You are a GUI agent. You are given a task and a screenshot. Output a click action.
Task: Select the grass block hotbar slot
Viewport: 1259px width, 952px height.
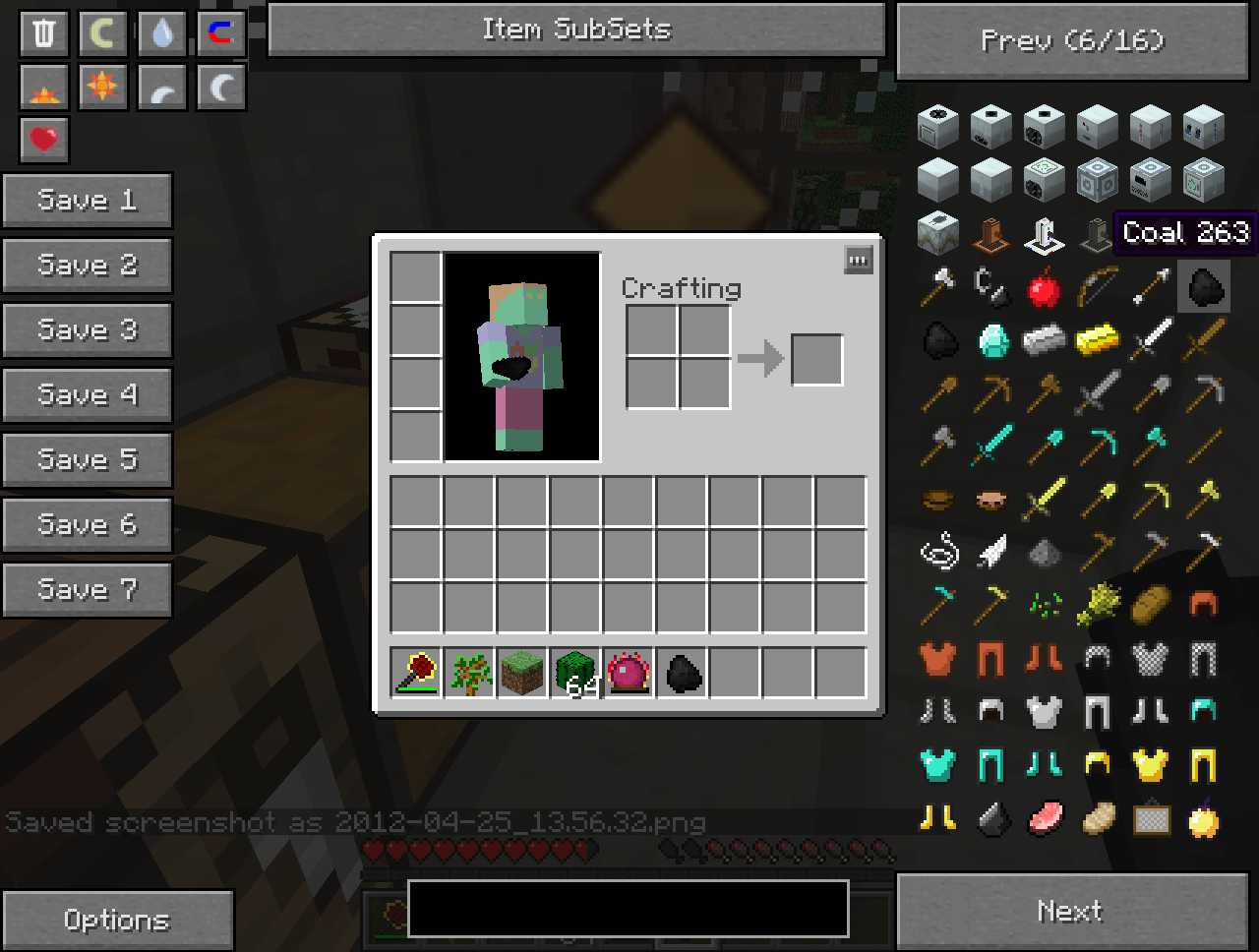[522, 673]
